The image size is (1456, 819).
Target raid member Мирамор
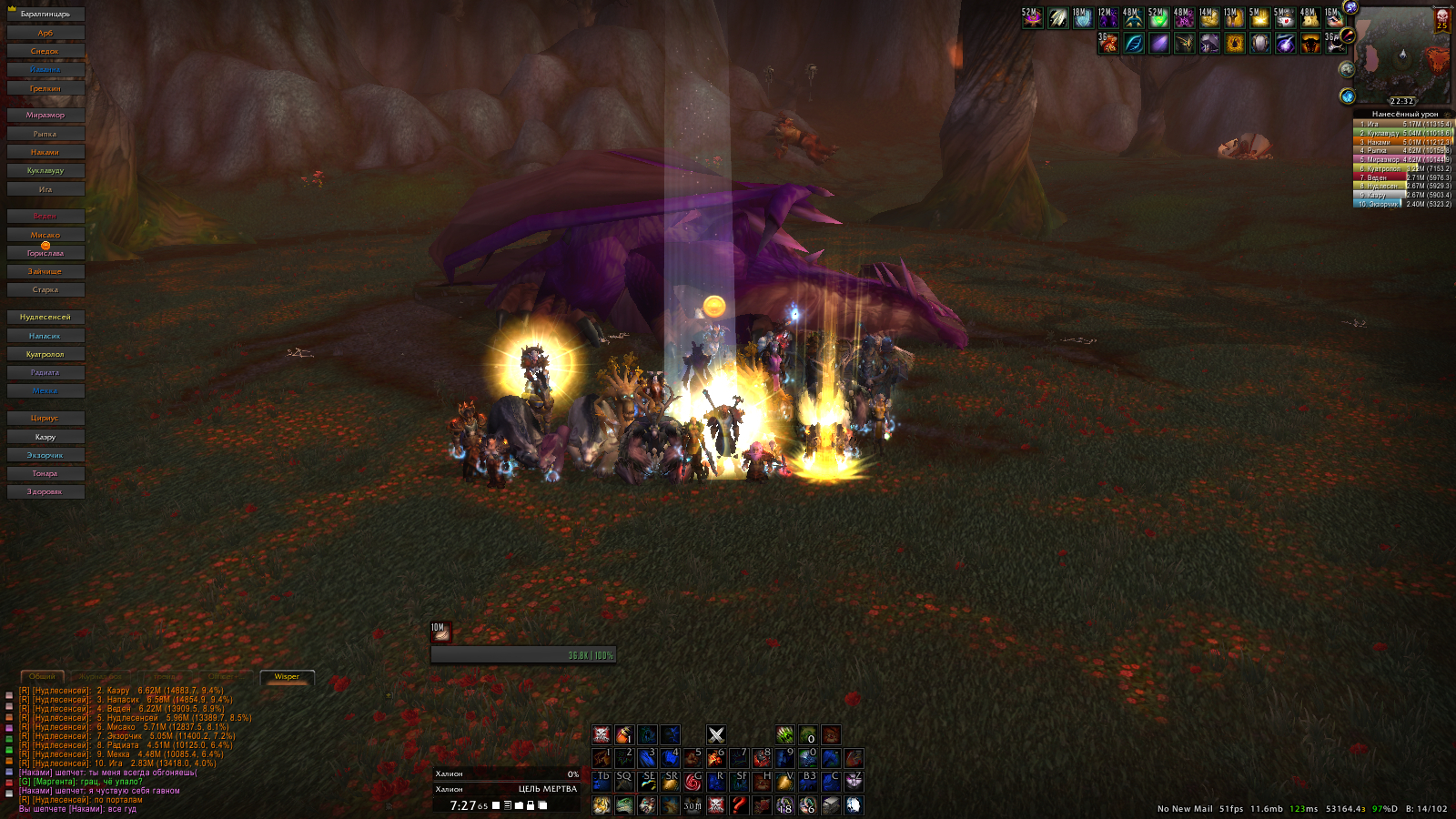(45, 116)
